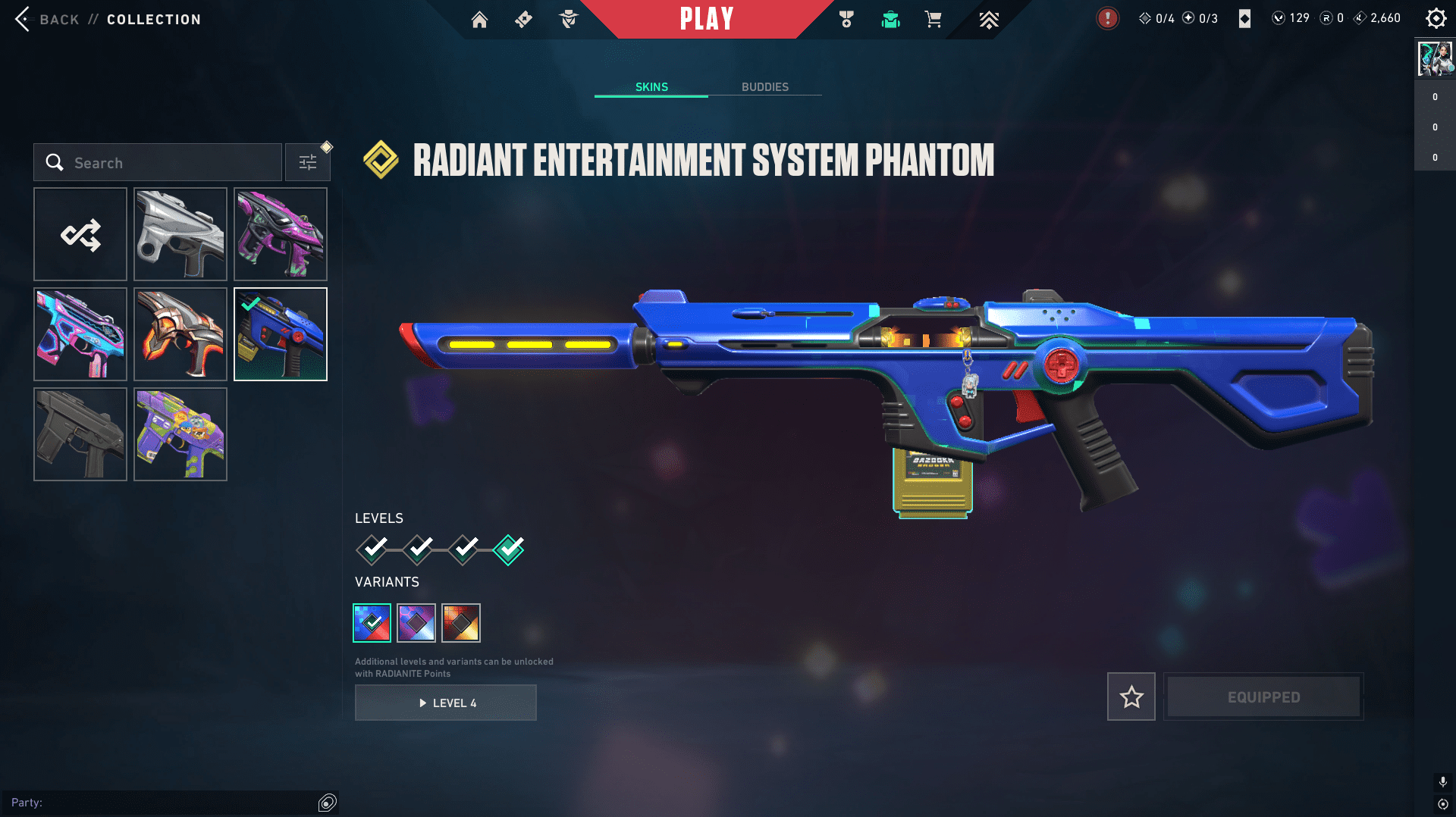Click the red PLAY button
Viewport: 1456px width, 817px height.
coord(707,19)
